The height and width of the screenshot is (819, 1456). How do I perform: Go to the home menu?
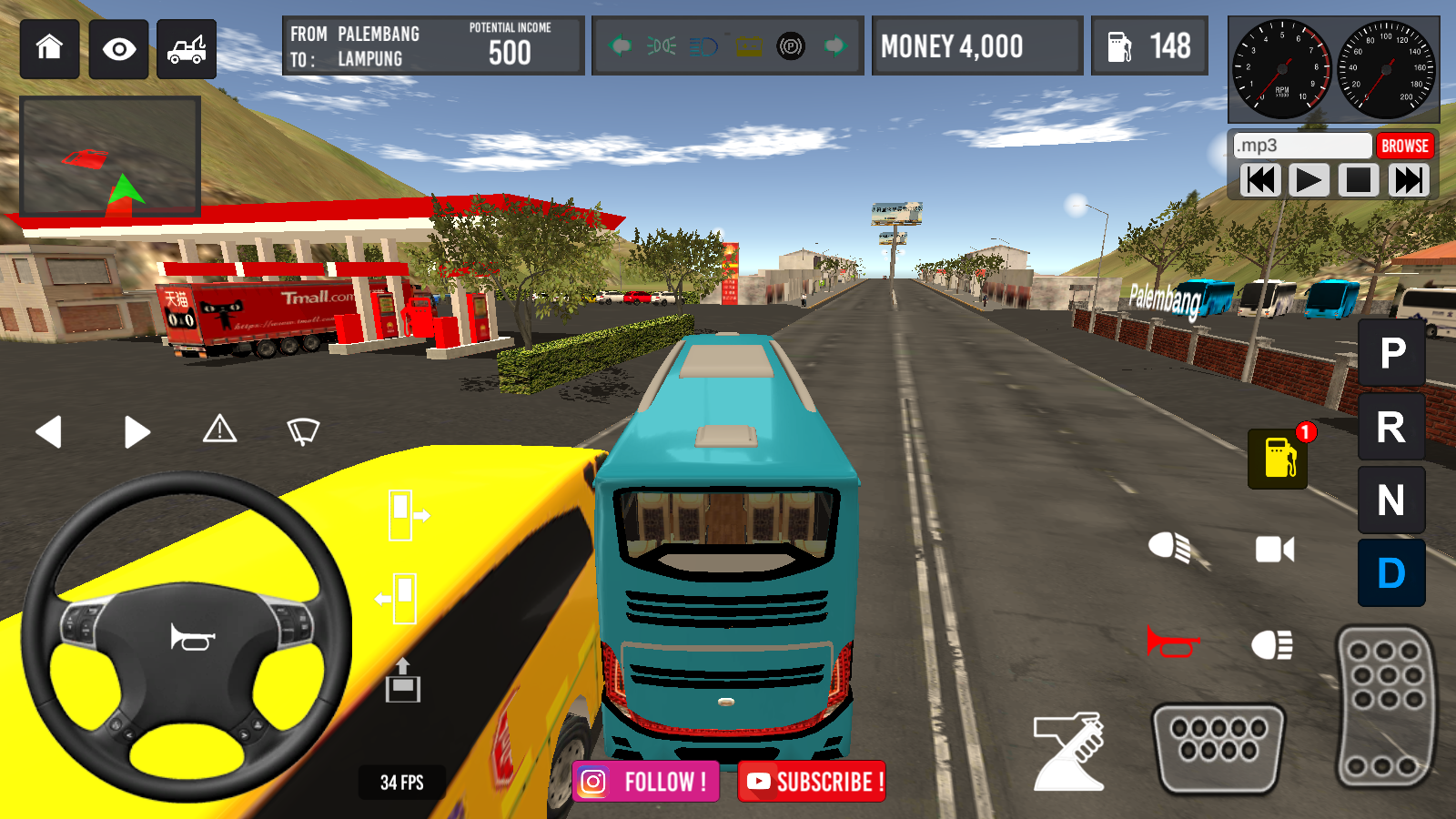(49, 48)
